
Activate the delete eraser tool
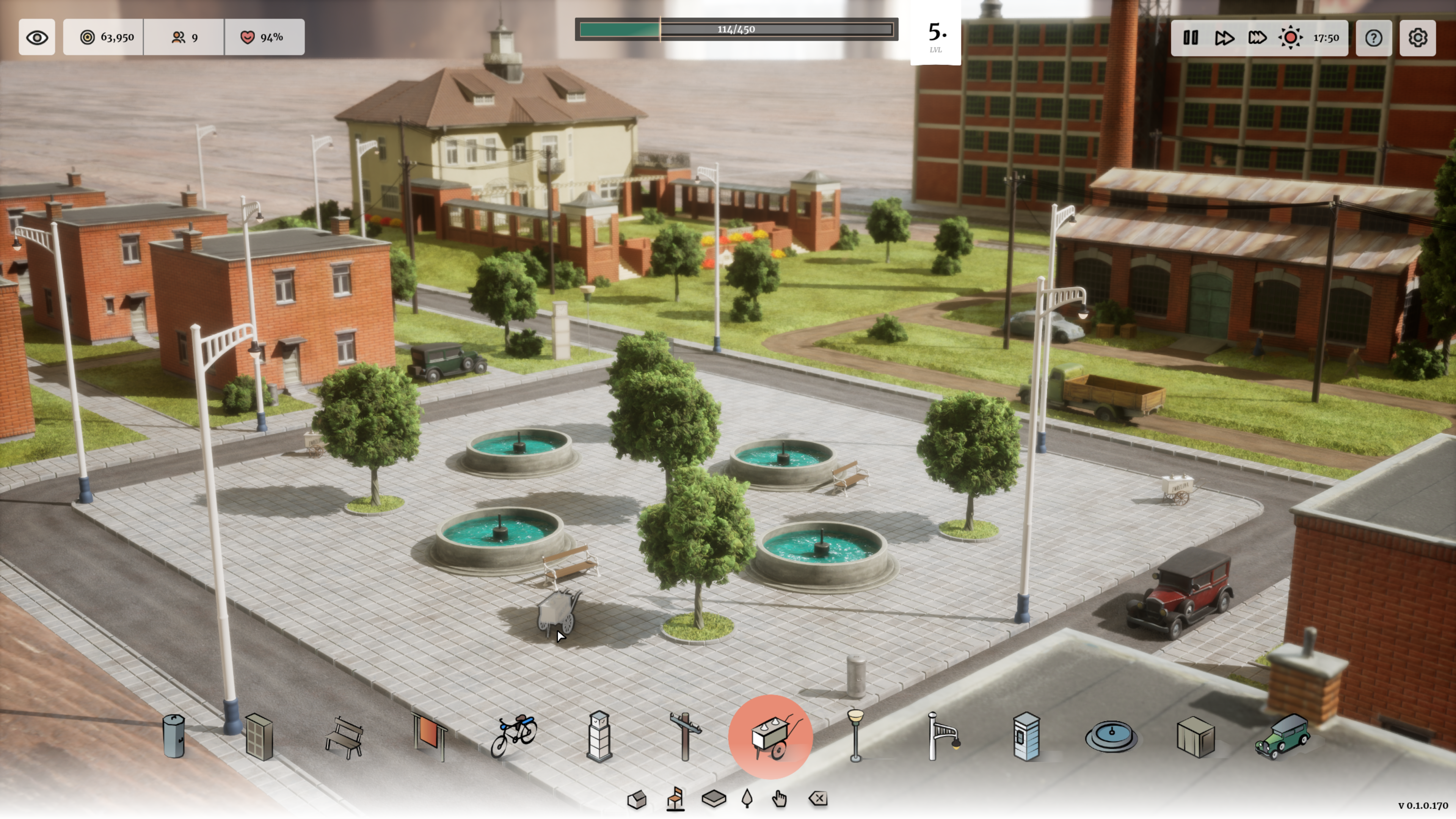coord(818,799)
